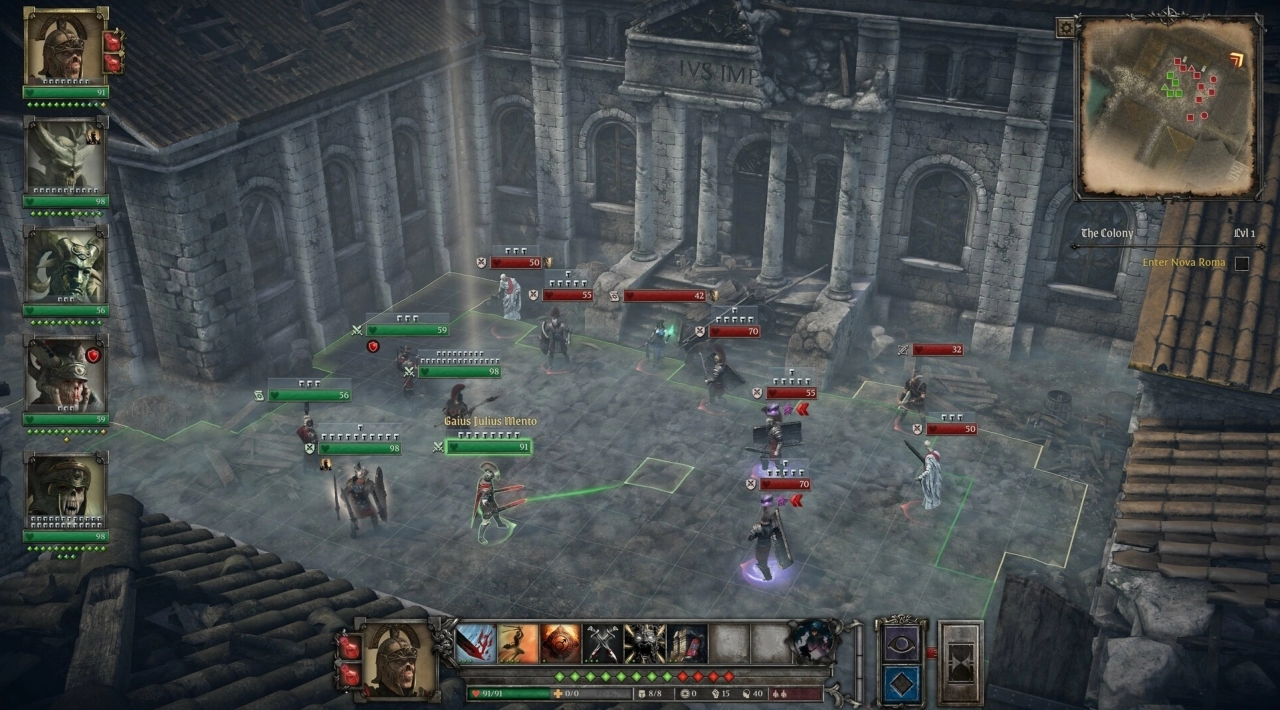Click the purple eye overwatch button
Screen dimensions: 1280x710
[x=901, y=642]
